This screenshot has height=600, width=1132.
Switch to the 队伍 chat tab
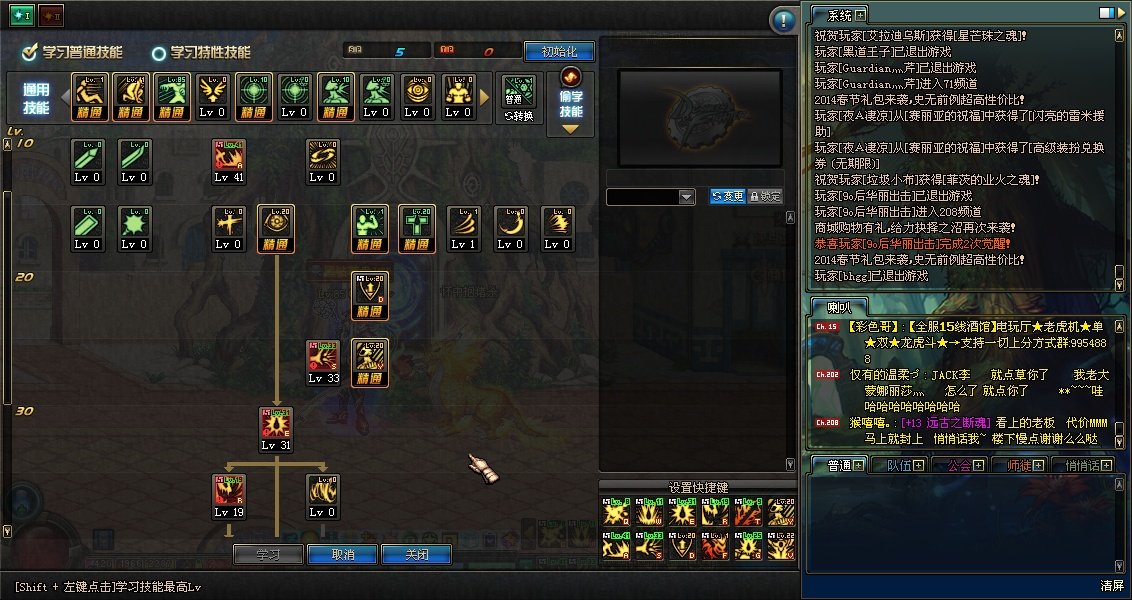[x=892, y=465]
